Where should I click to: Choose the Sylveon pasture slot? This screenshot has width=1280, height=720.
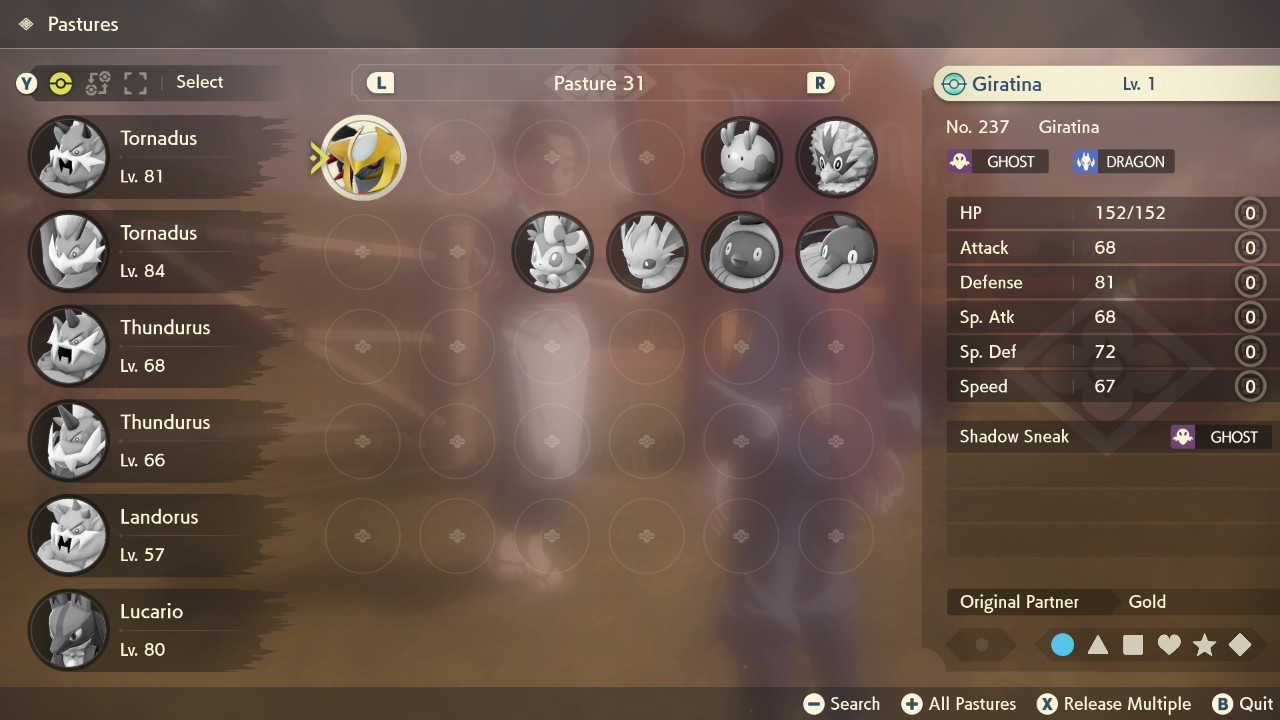(552, 252)
